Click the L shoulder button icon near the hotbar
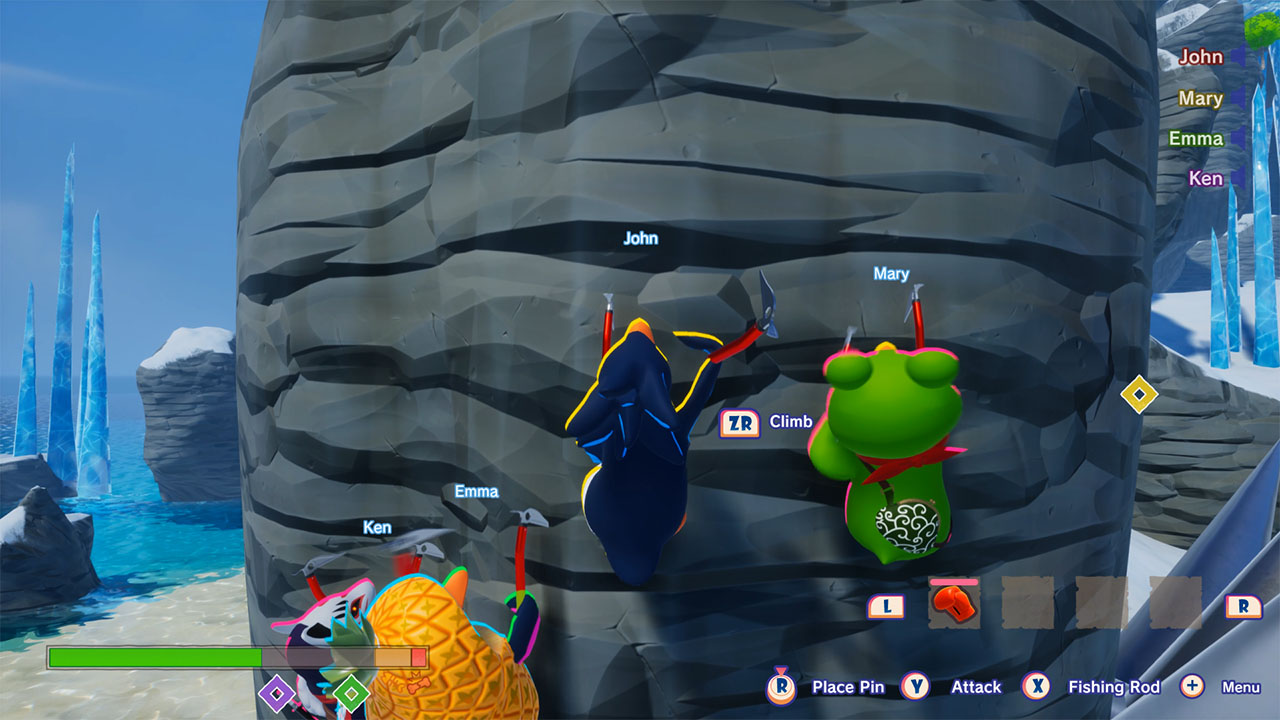The height and width of the screenshot is (720, 1280). (886, 607)
